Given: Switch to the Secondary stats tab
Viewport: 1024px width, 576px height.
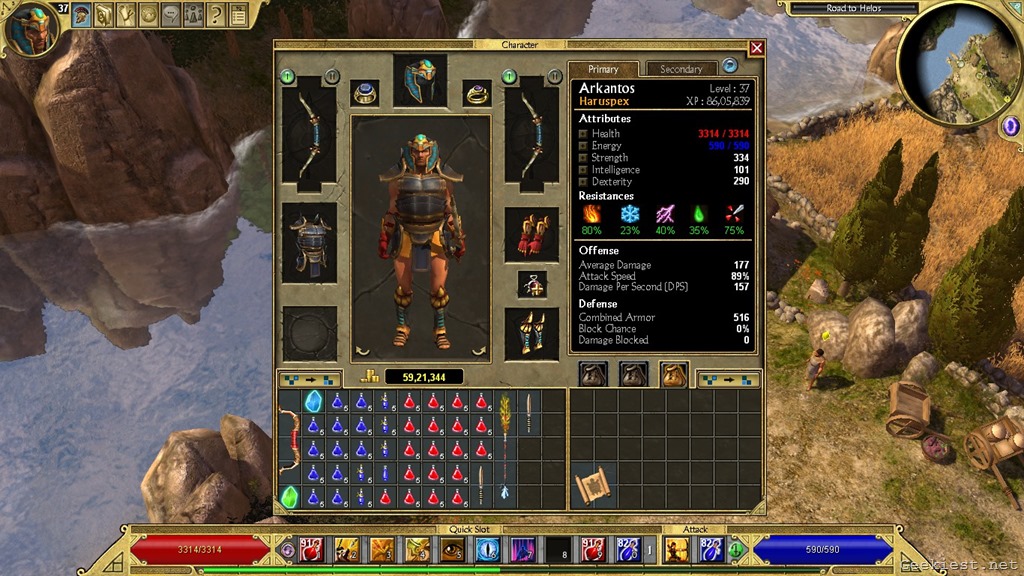Looking at the screenshot, I should point(681,69).
